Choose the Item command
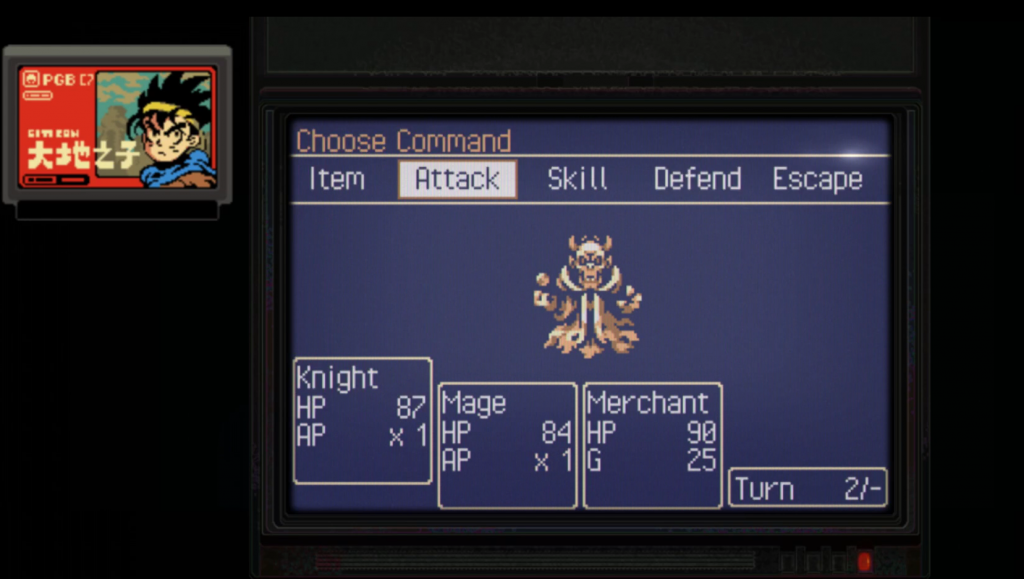This screenshot has width=1024, height=579. tap(336, 180)
